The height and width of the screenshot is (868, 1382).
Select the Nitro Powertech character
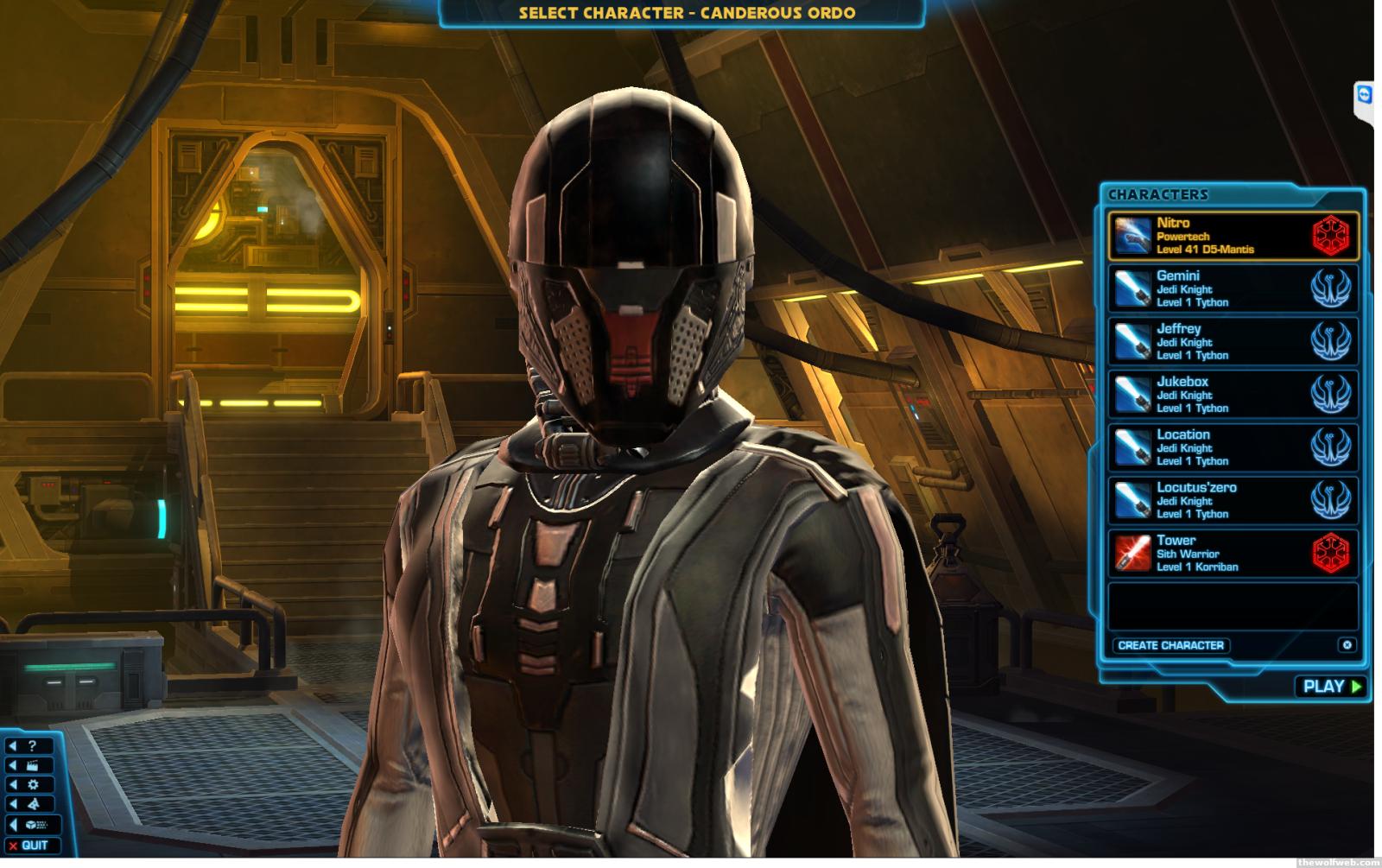1233,236
